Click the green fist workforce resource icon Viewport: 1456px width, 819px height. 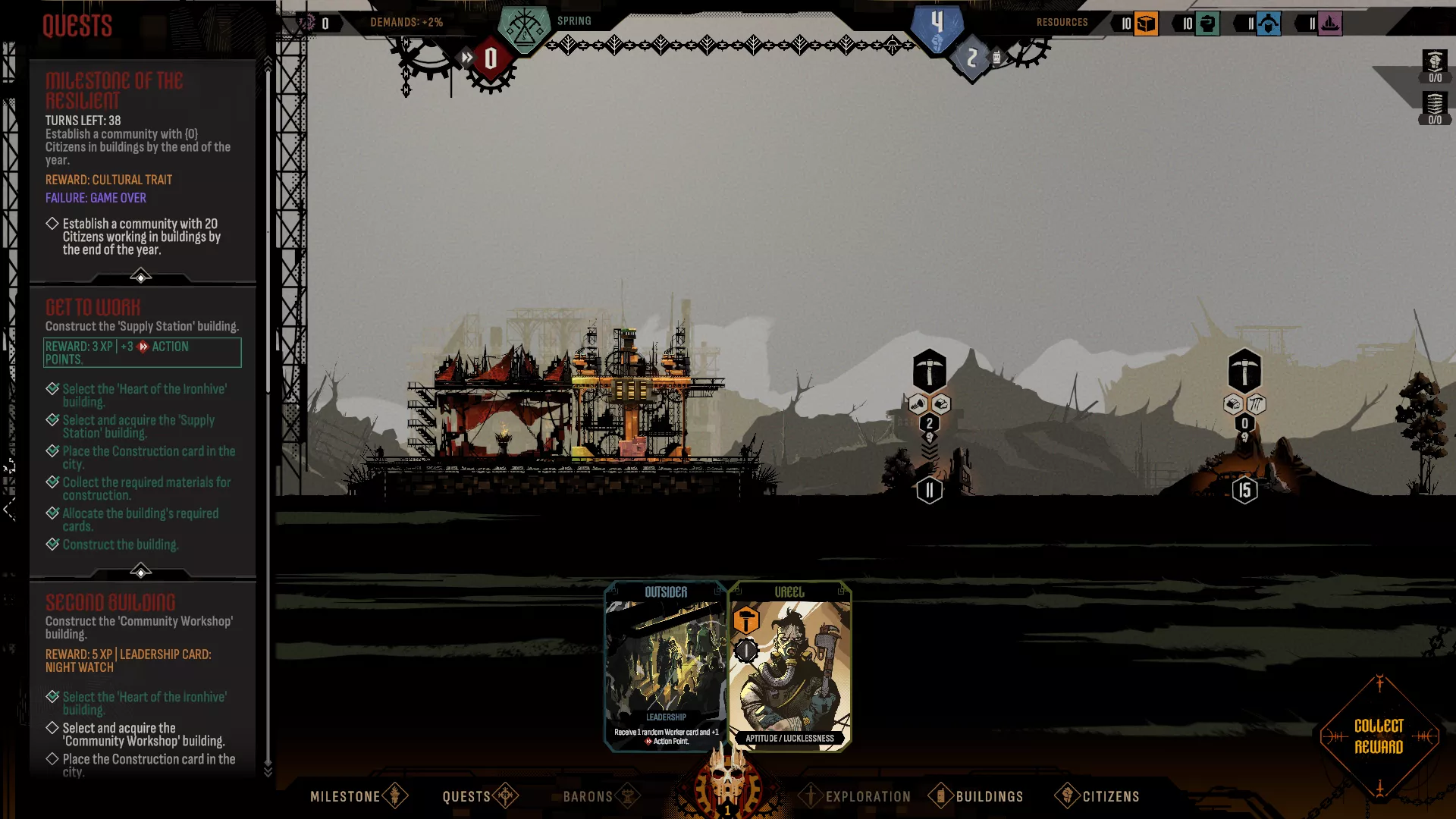(x=1207, y=24)
